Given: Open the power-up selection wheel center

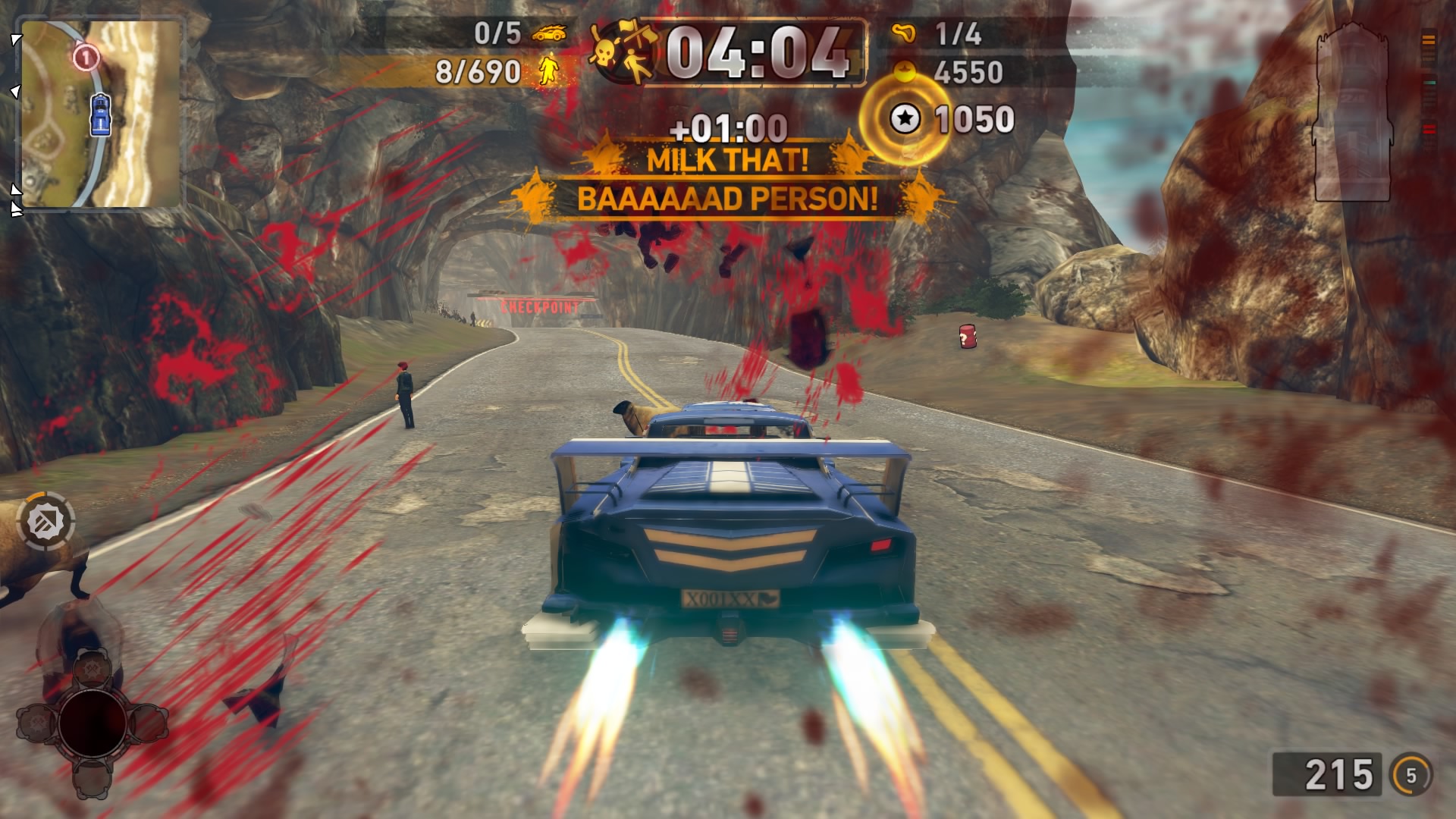Looking at the screenshot, I should click(x=93, y=723).
